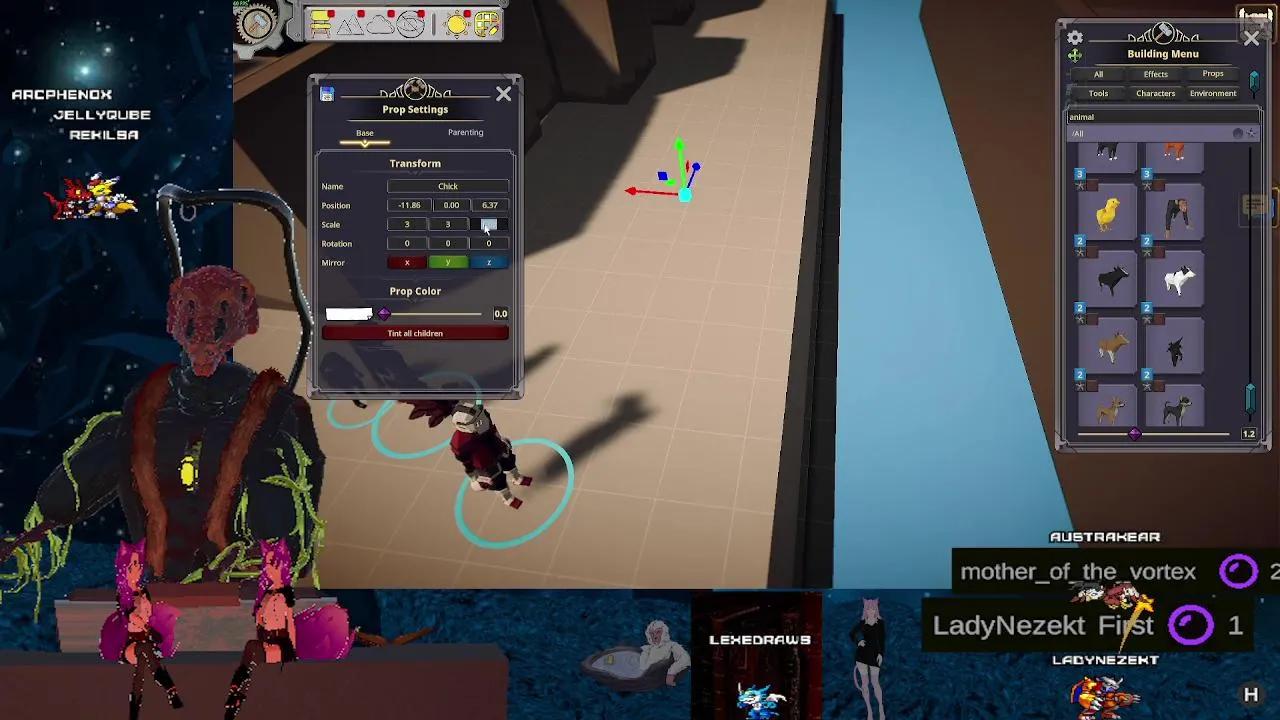
Task: Click the green move icon on Building Menu
Action: (x=1075, y=55)
